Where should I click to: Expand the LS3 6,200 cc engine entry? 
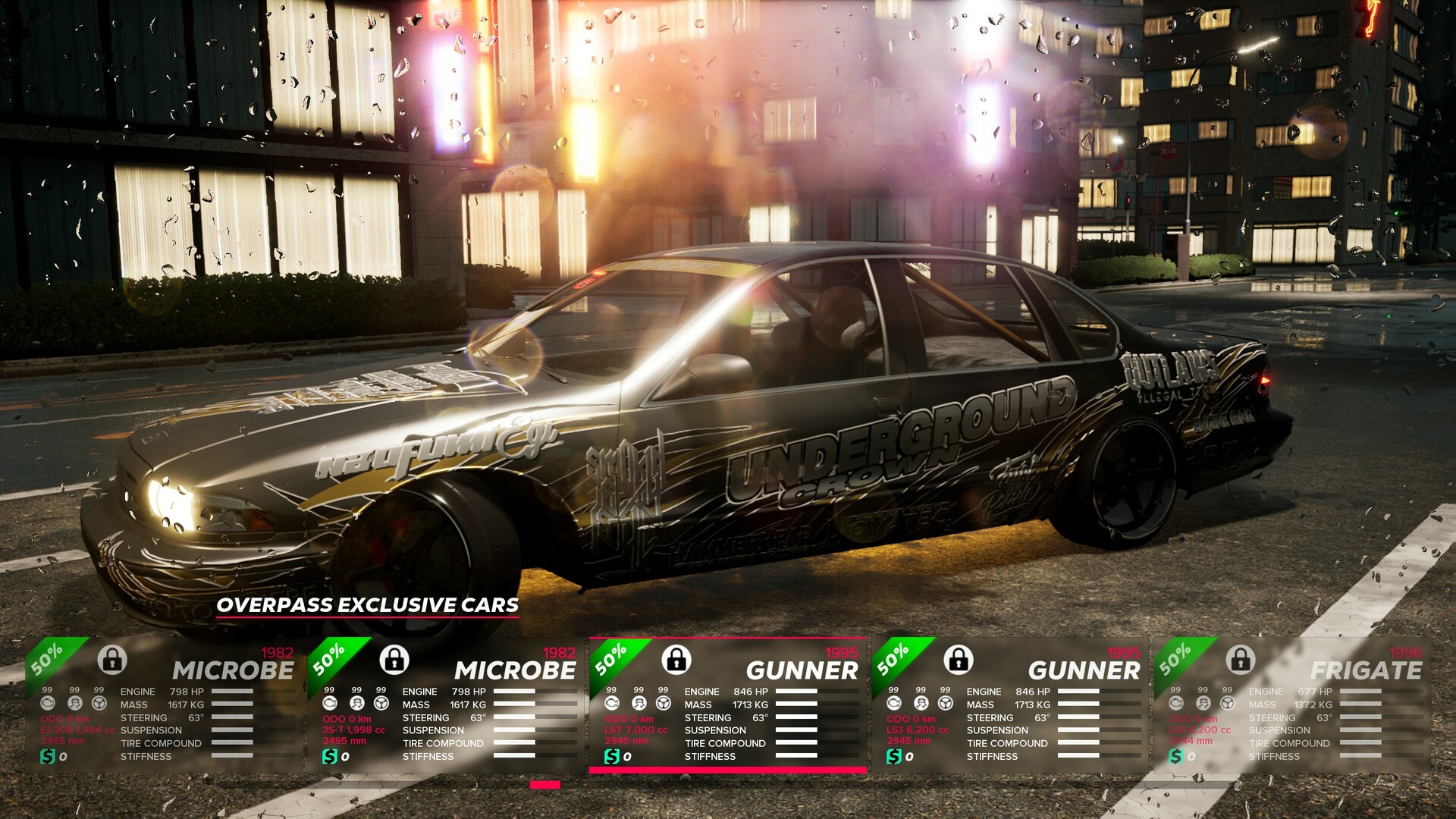click(x=919, y=730)
